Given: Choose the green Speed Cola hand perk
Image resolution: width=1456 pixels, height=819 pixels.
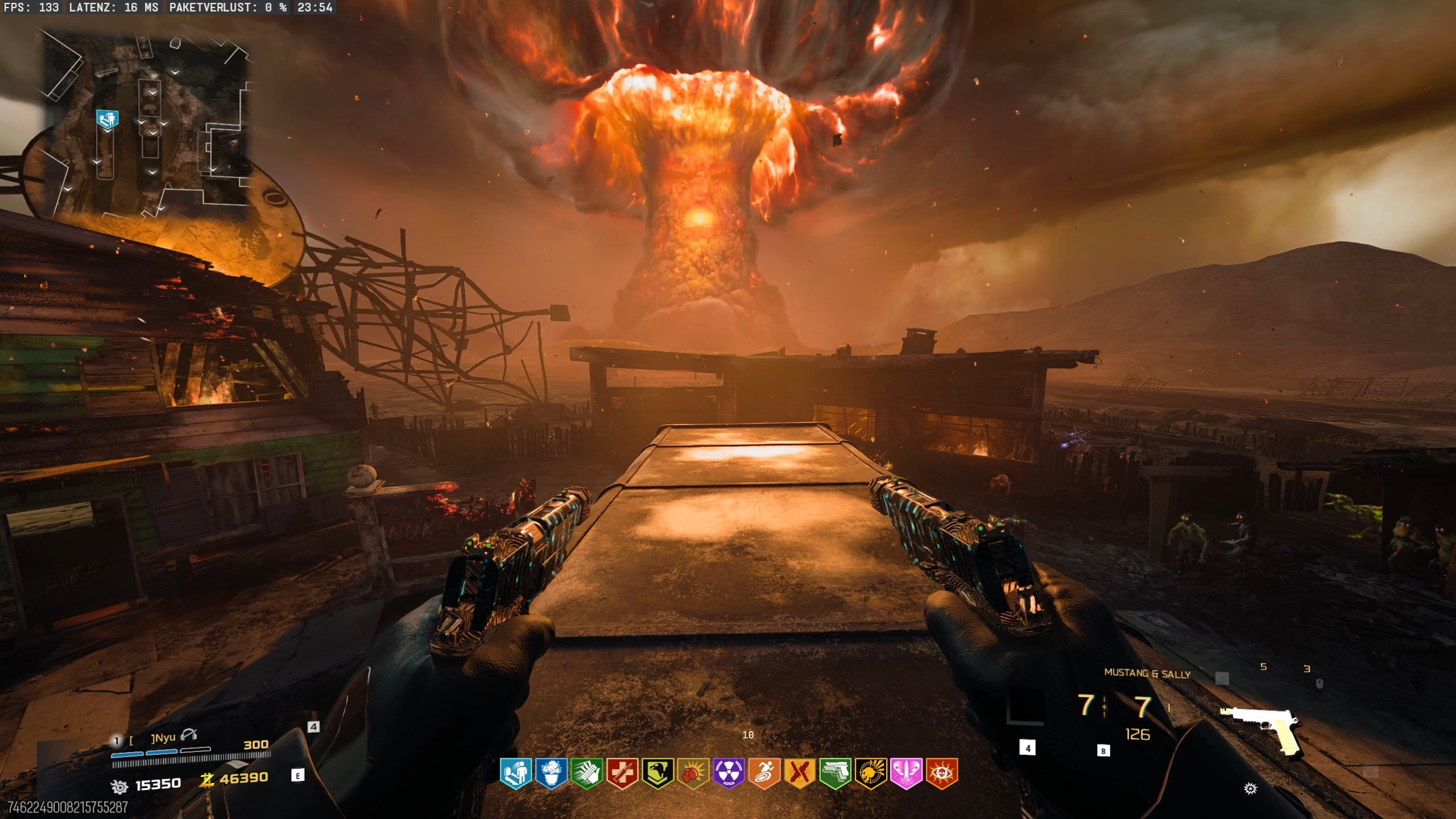Looking at the screenshot, I should click(x=586, y=773).
